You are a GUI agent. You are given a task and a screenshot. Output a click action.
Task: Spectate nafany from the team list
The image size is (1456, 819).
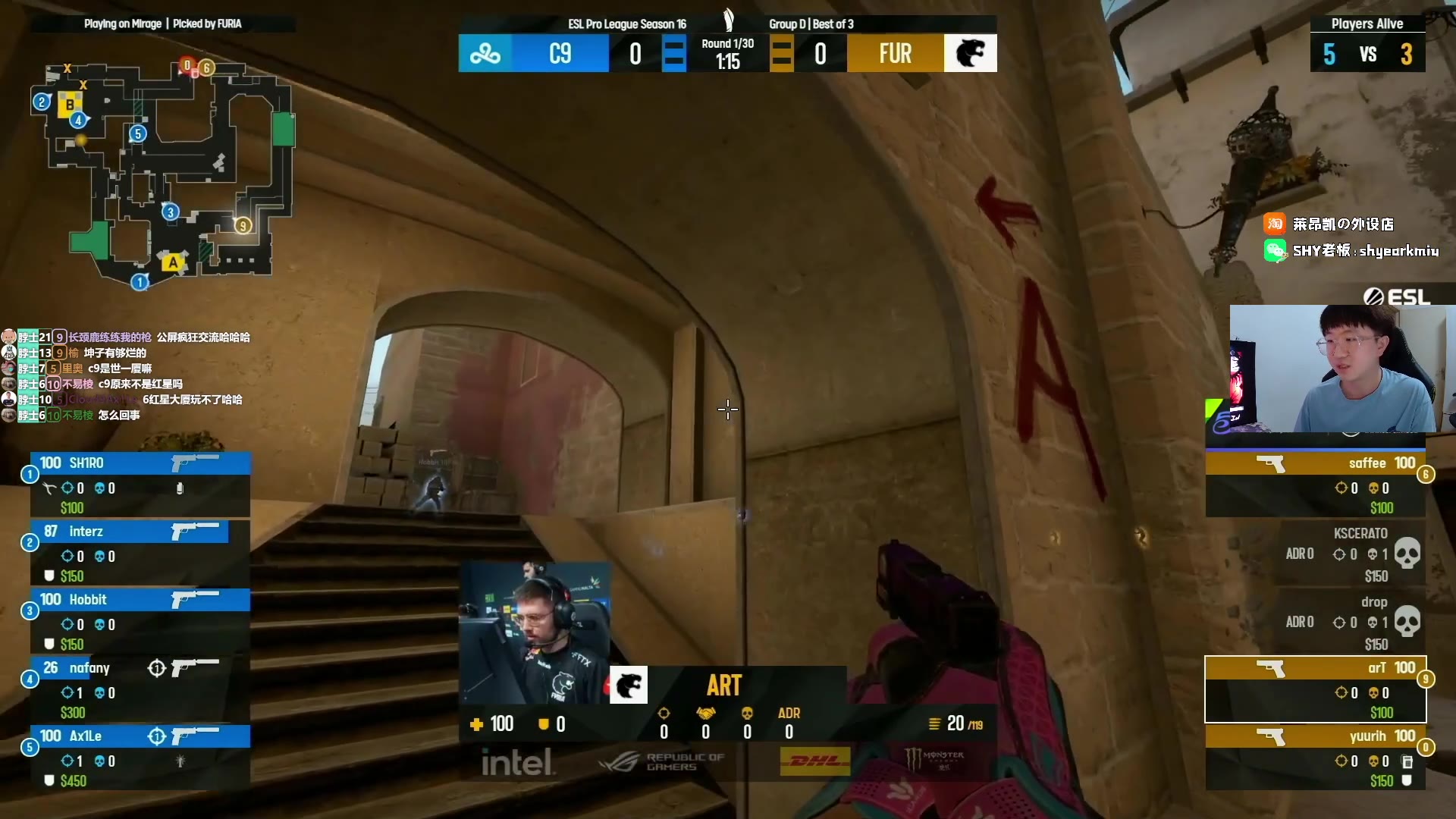(140, 689)
